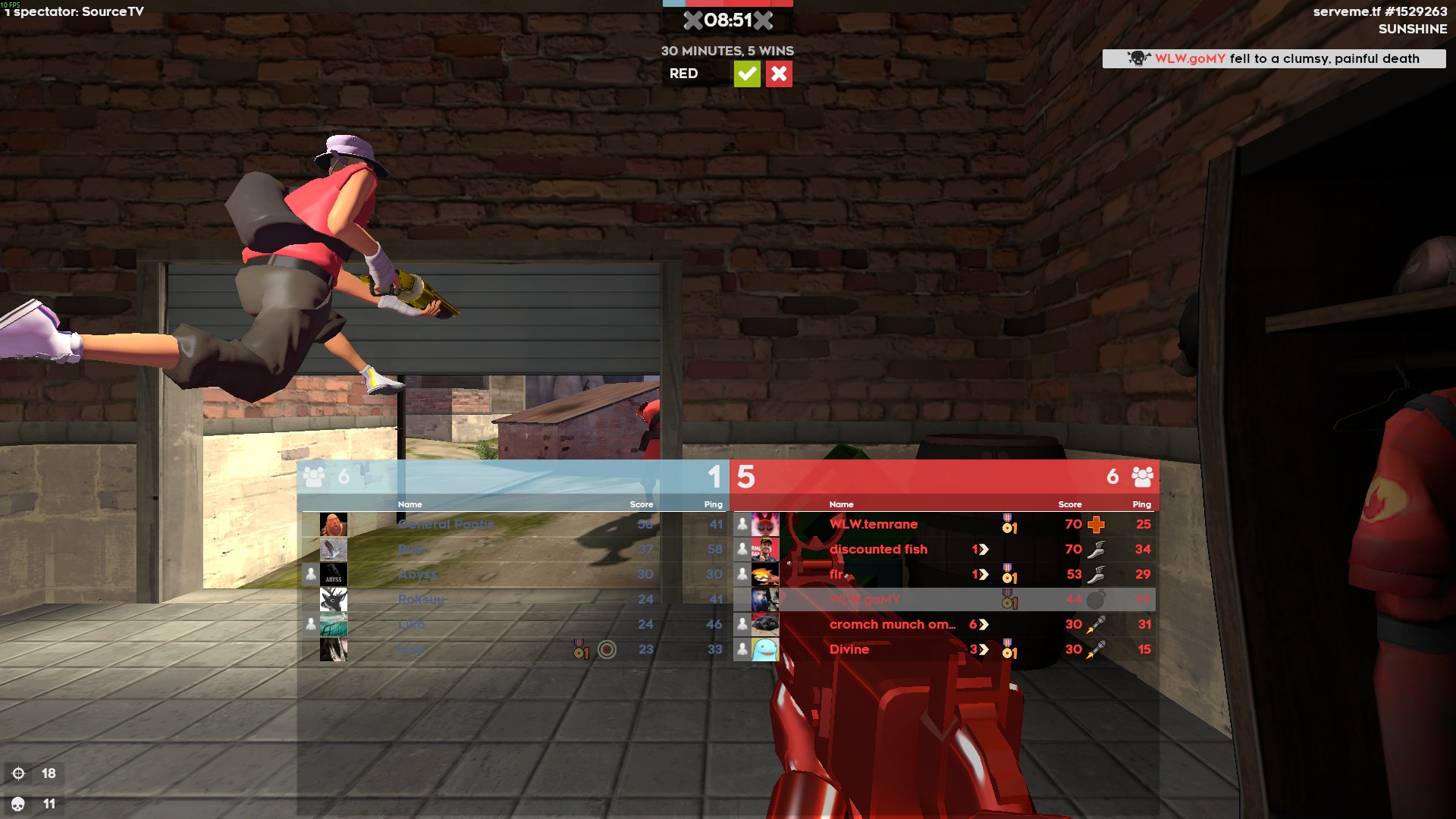This screenshot has height=819, width=1456.
Task: Select the Roksuu player row
Action: point(422,599)
